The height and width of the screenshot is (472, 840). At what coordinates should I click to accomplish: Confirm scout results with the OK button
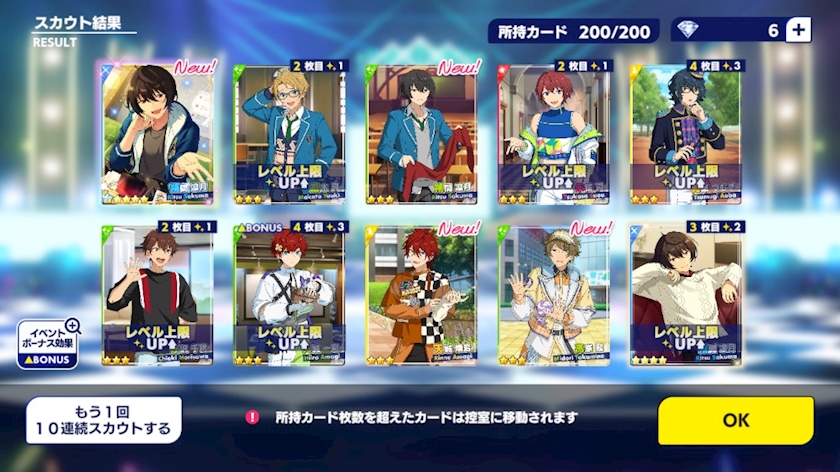(735, 420)
